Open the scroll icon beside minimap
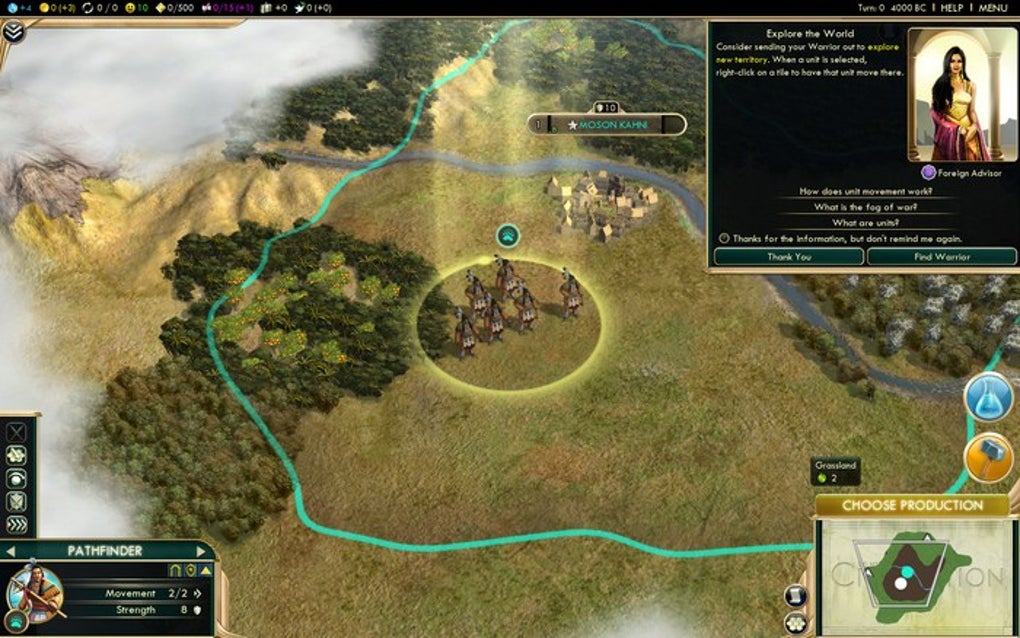1020x638 pixels. (x=796, y=596)
